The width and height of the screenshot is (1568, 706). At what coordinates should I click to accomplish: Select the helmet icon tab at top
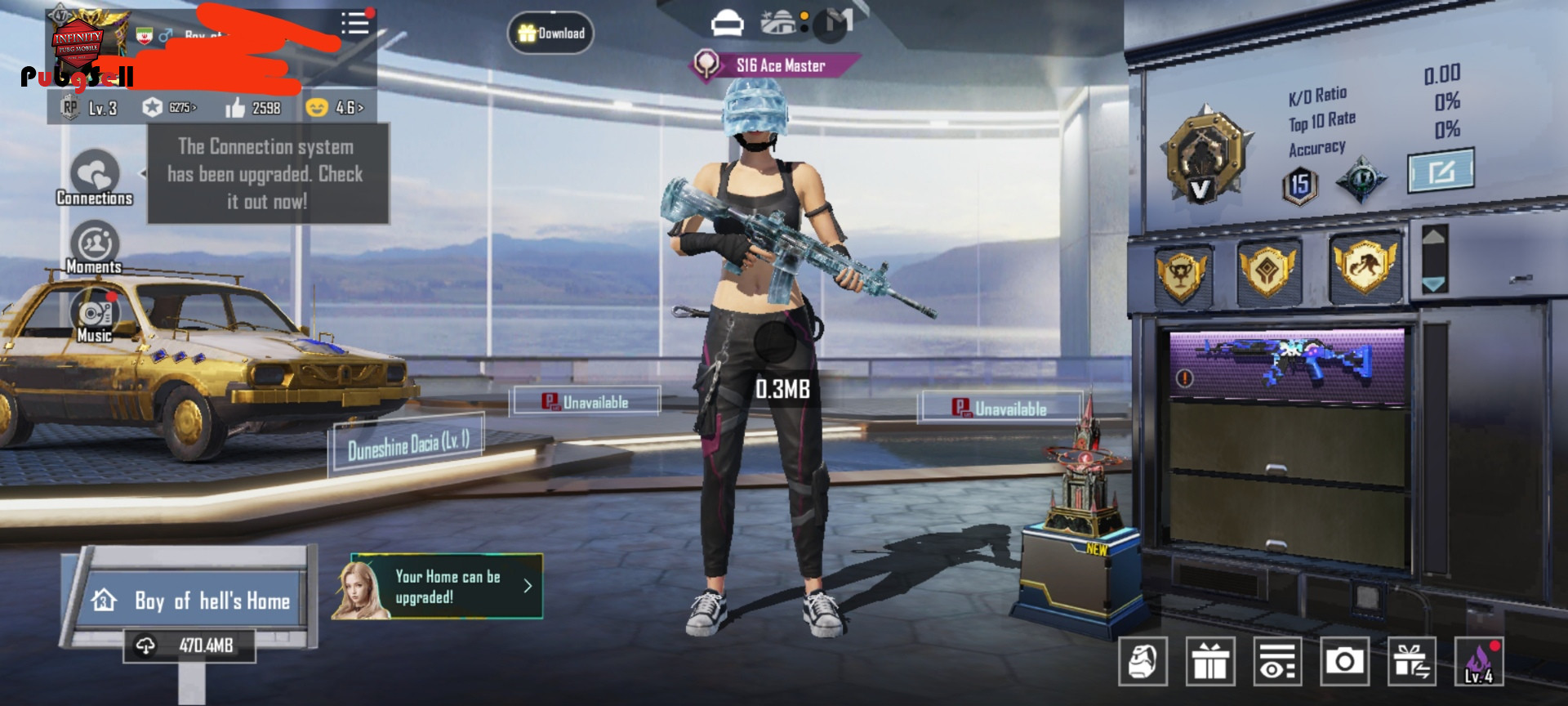tap(727, 24)
